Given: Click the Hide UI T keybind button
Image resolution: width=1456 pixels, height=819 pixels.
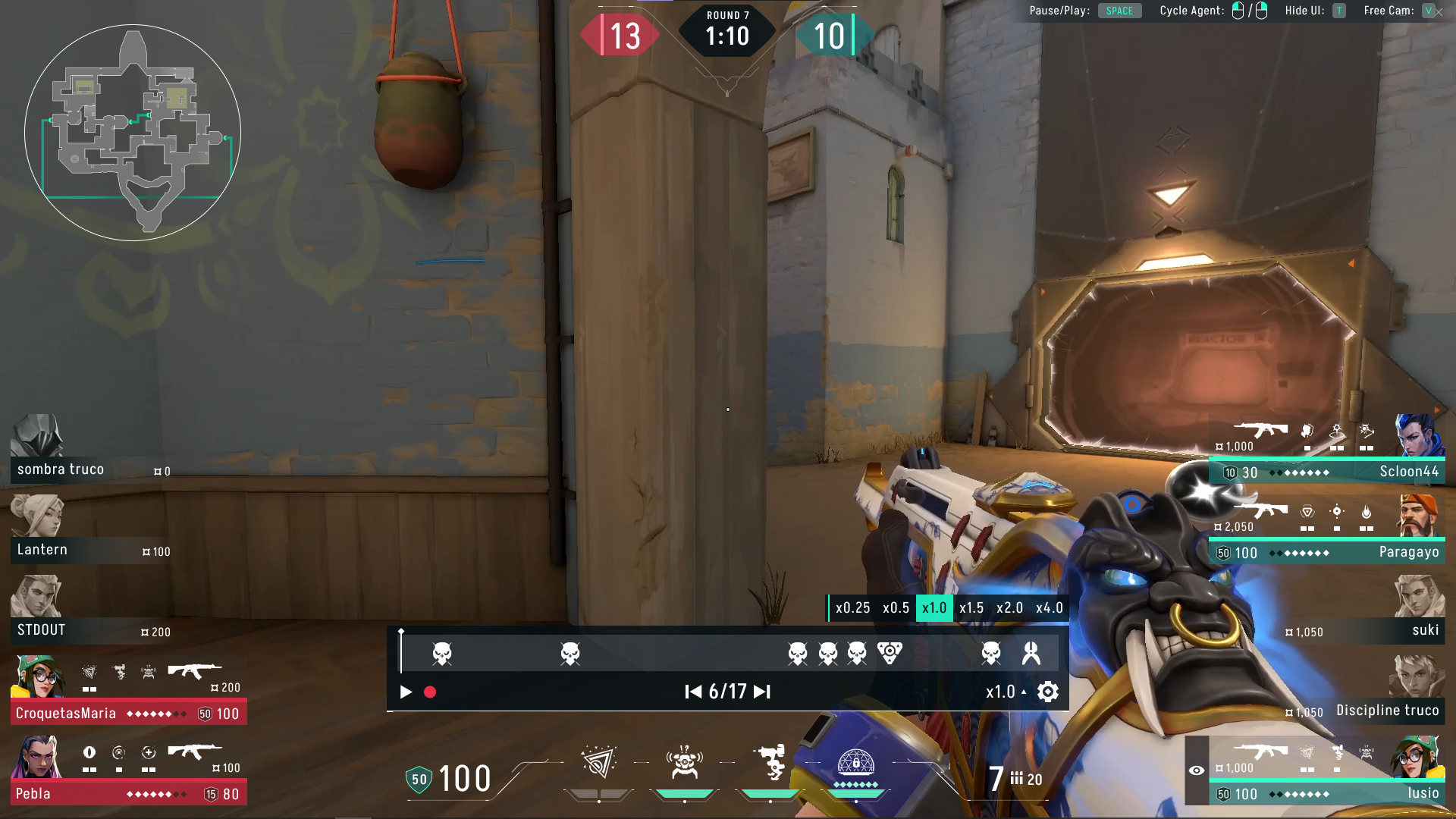Looking at the screenshot, I should [x=1339, y=11].
